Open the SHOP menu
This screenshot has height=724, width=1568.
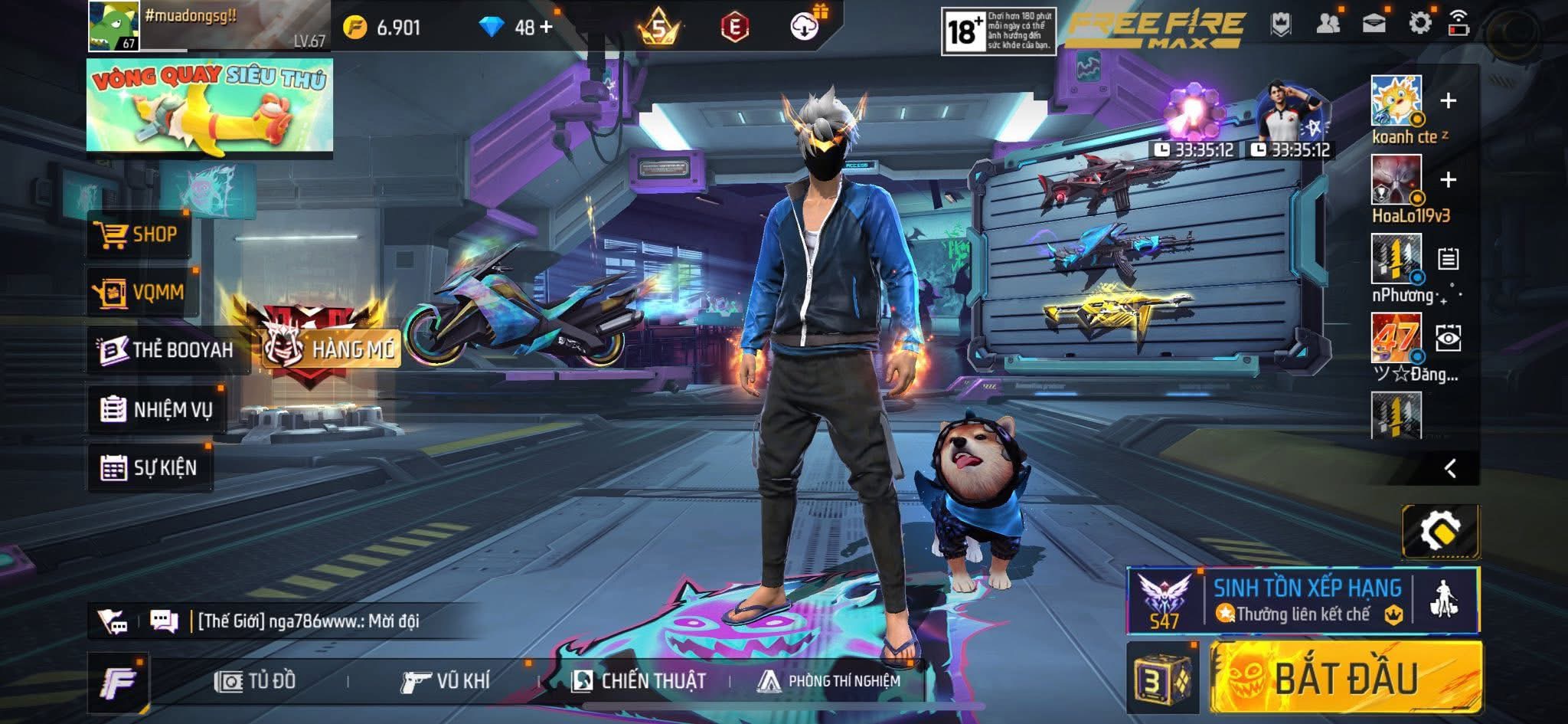[138, 234]
